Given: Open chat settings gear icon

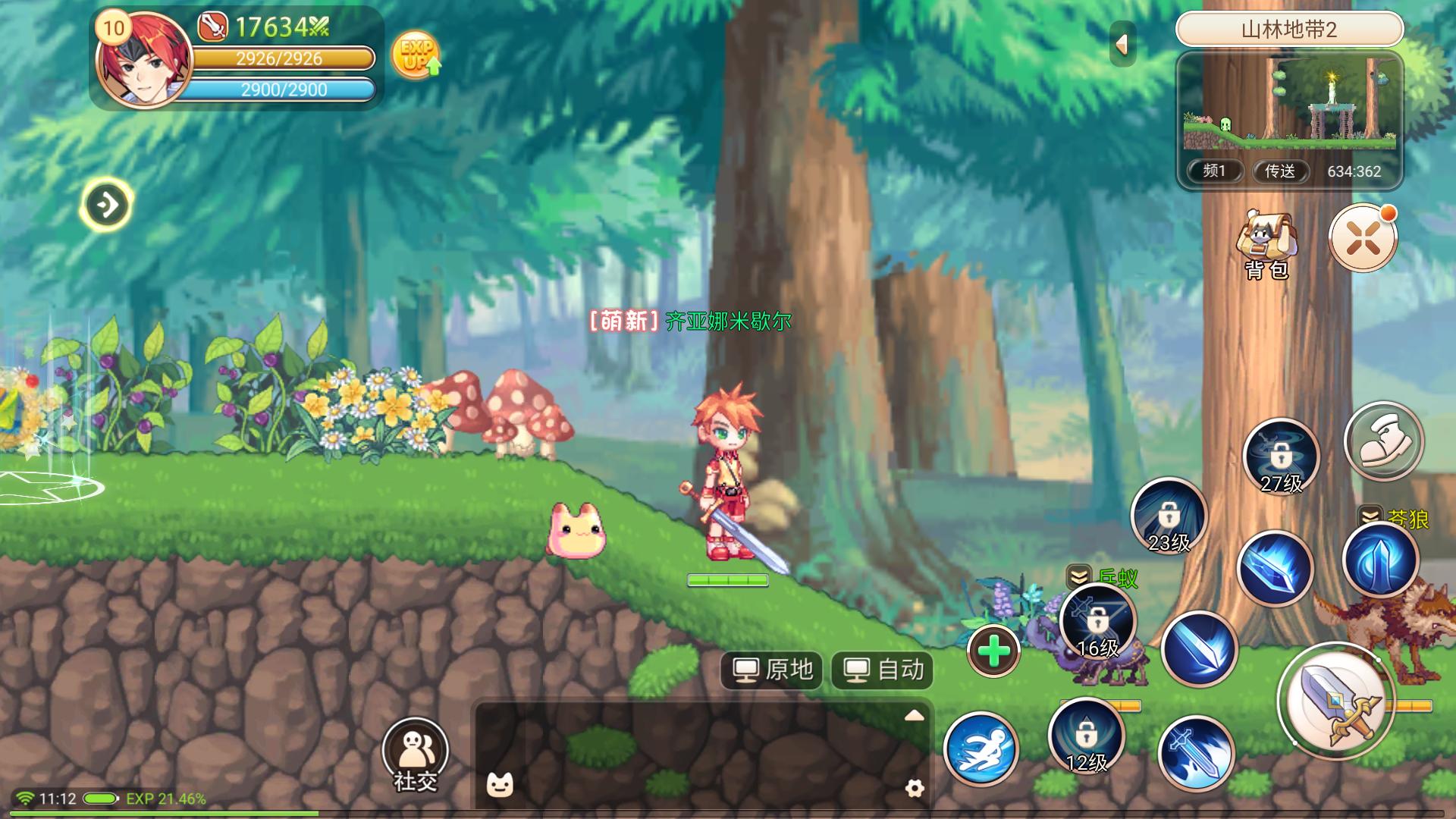Looking at the screenshot, I should [915, 788].
